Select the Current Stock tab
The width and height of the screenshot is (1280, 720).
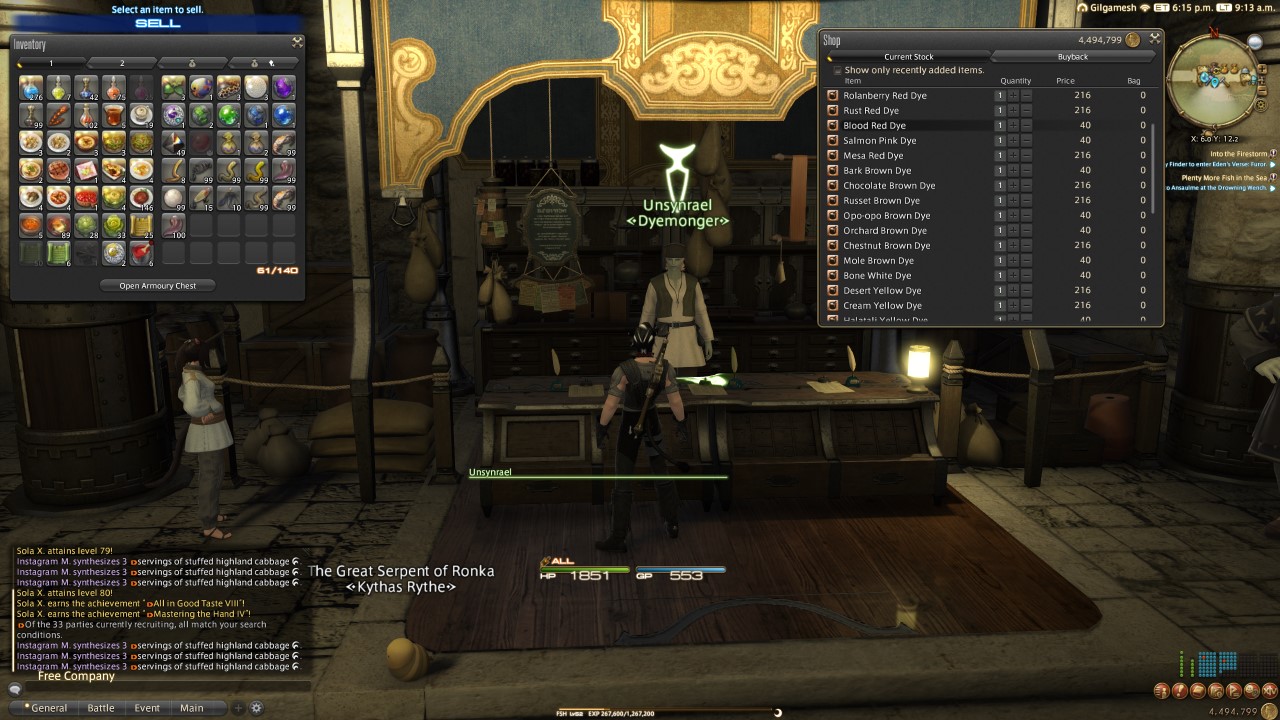pyautogui.click(x=910, y=57)
